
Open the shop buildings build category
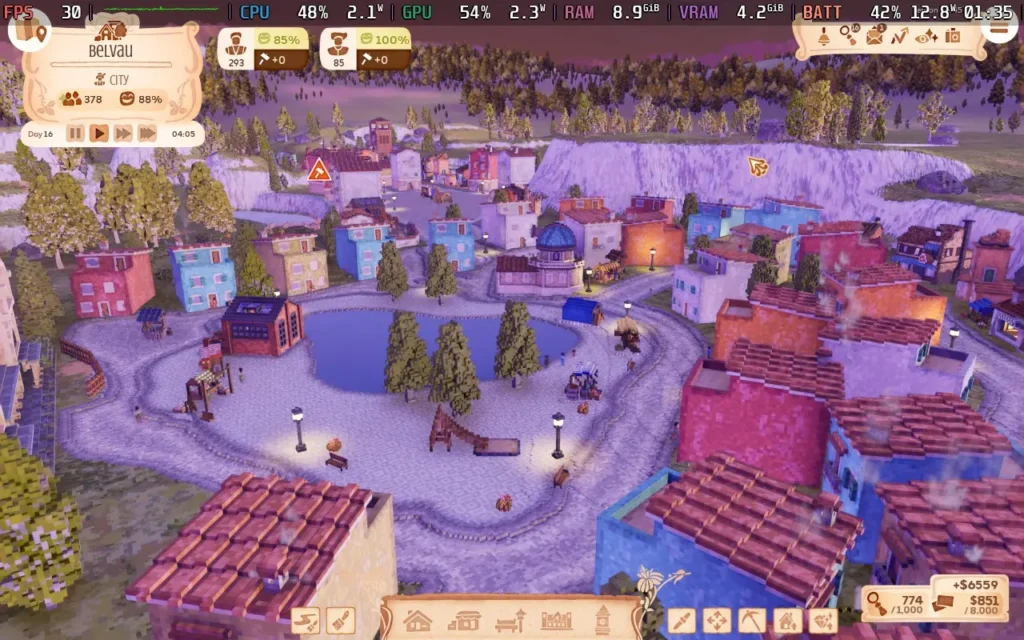463,620
